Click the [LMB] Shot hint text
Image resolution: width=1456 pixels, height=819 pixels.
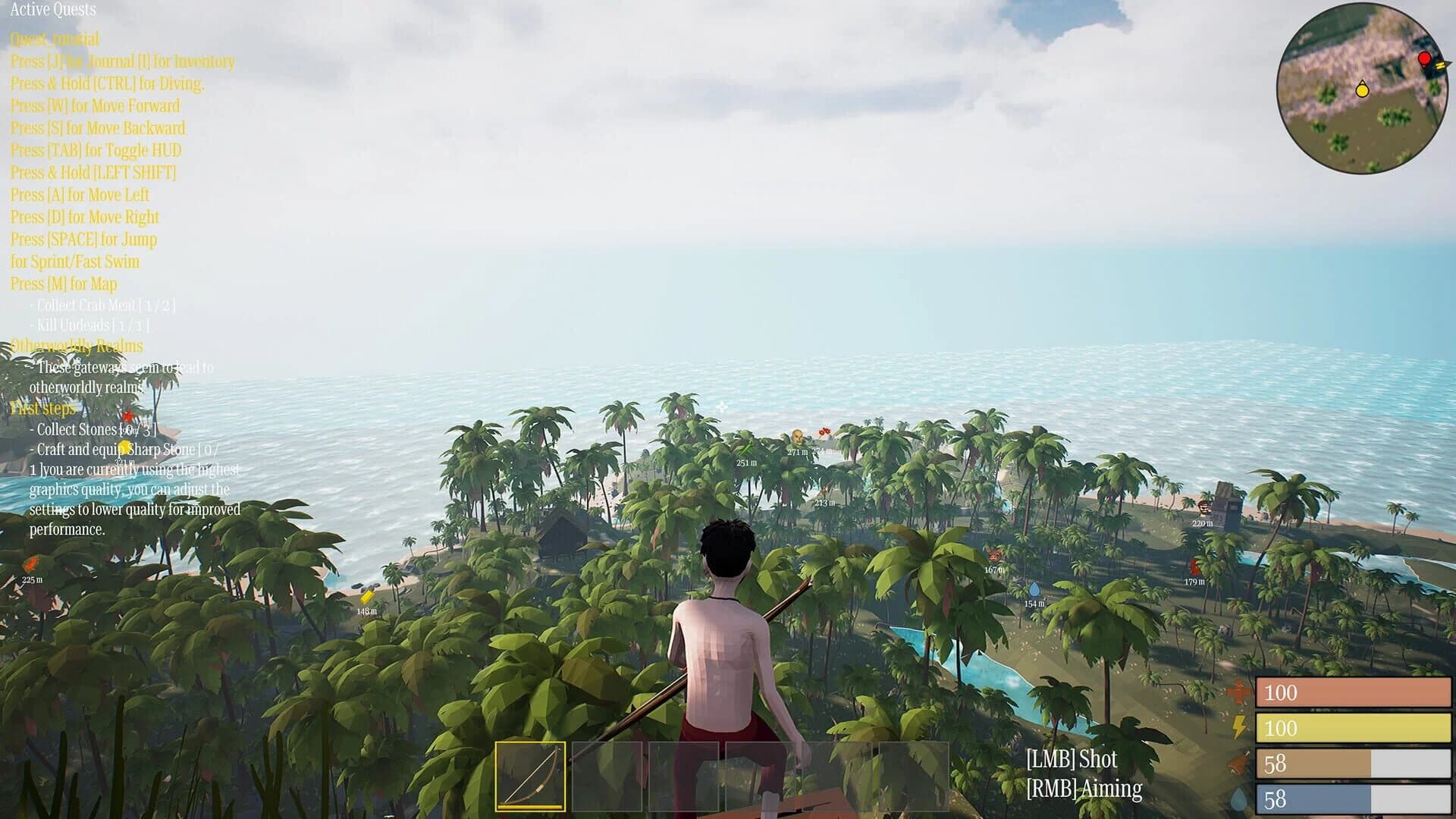click(1072, 758)
